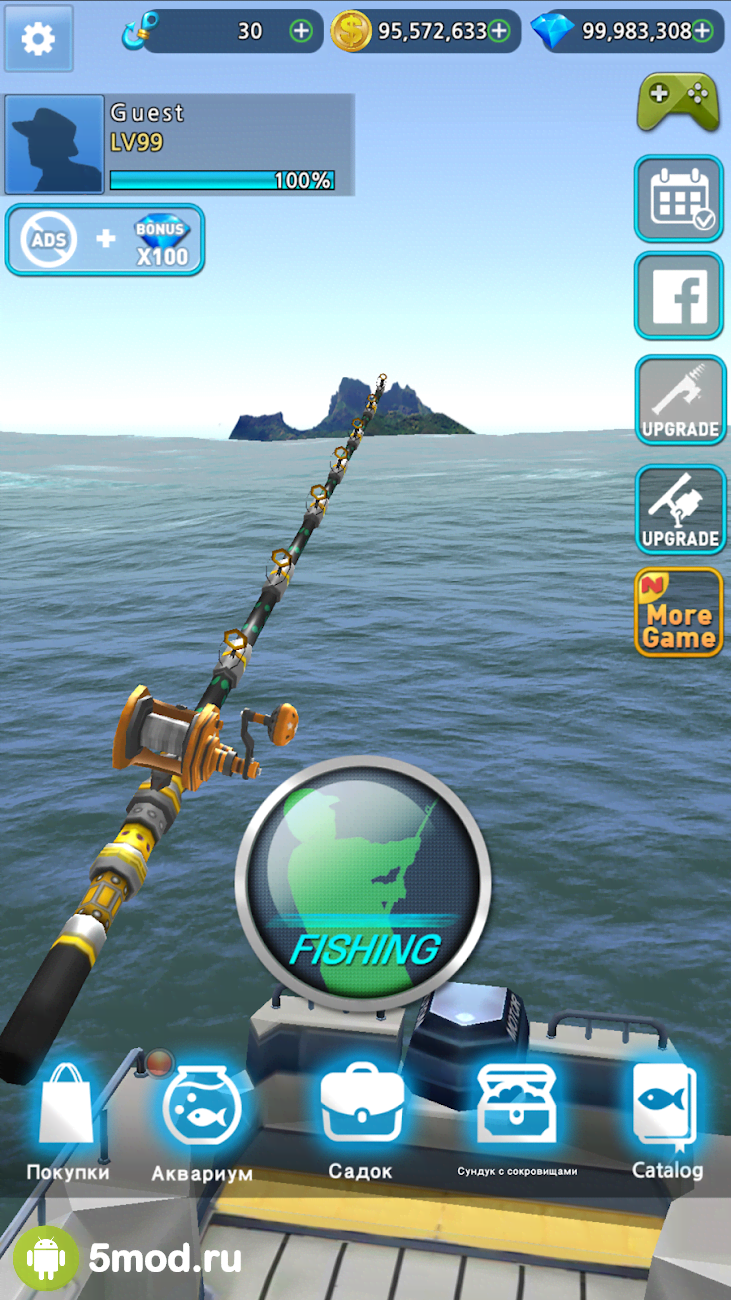The width and height of the screenshot is (731, 1300).
Task: Open the More Game button
Action: click(x=679, y=612)
